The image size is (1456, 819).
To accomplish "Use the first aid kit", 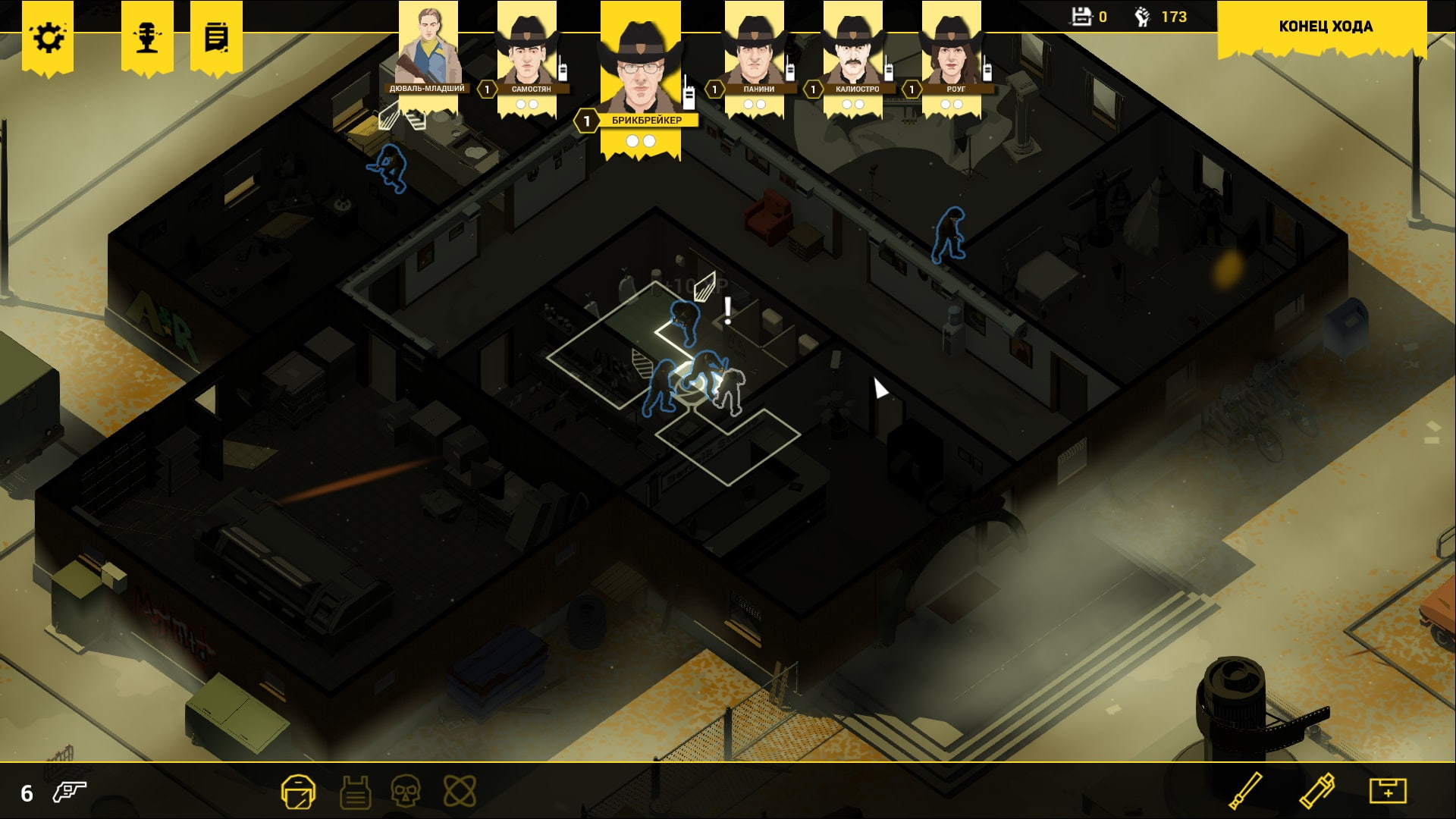I will 1387,791.
